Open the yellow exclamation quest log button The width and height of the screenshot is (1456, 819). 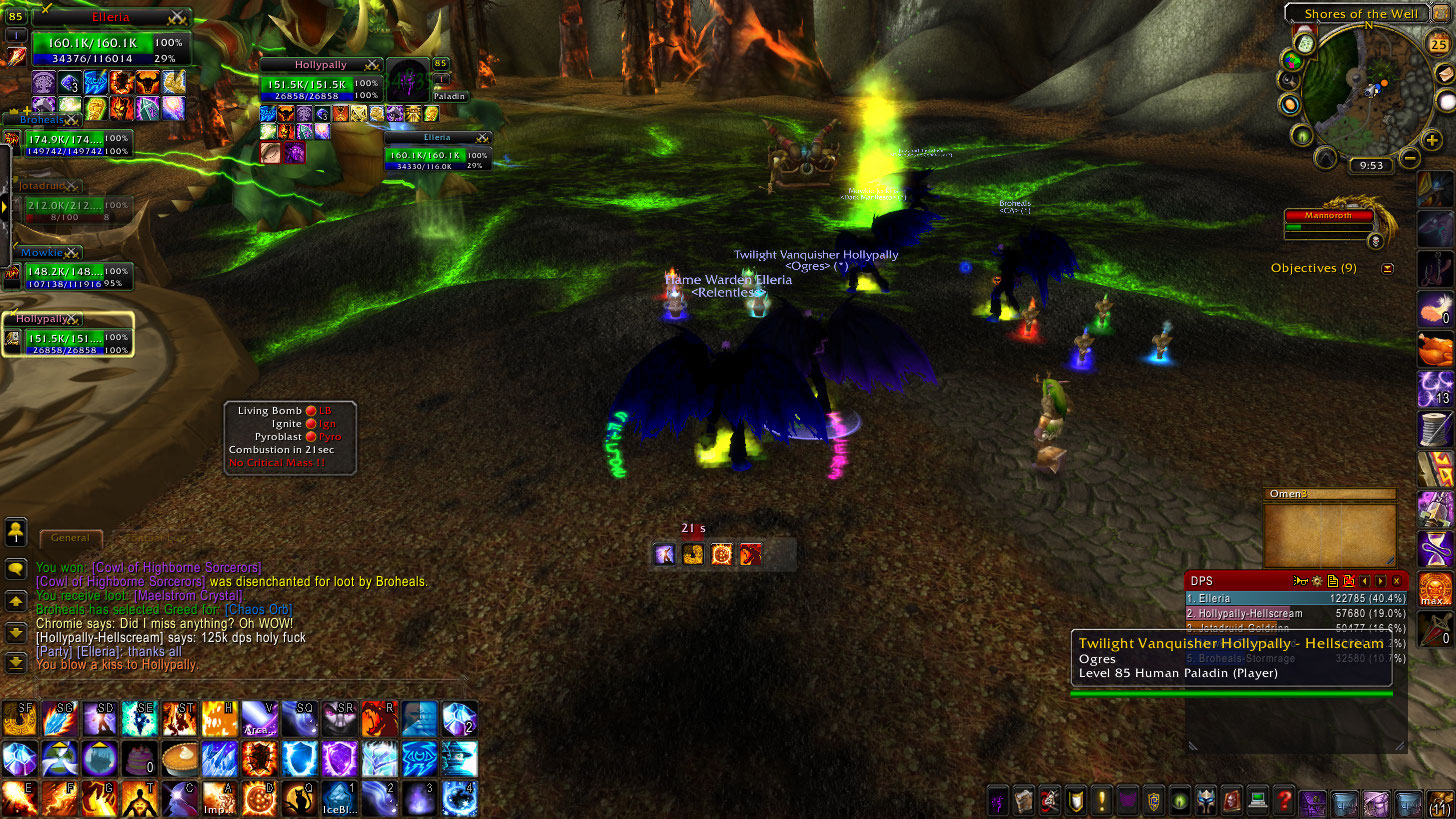coord(1101,801)
